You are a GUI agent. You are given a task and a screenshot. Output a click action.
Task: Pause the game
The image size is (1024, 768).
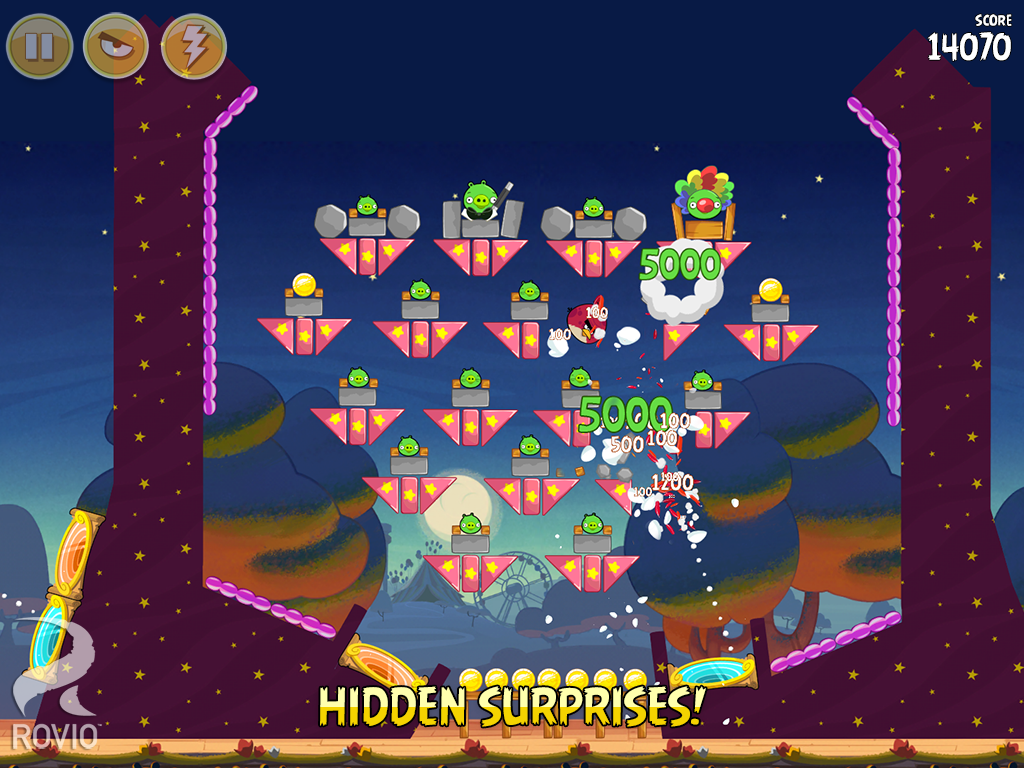39,46
